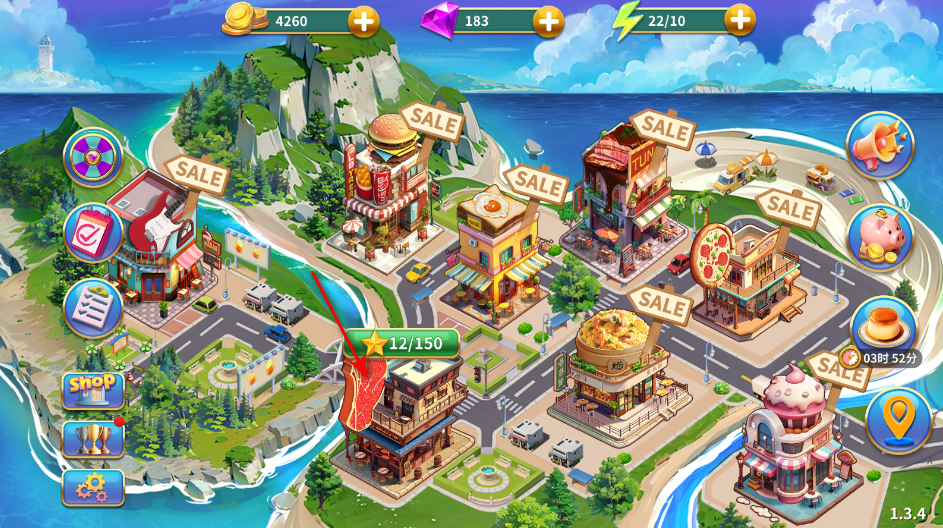The width and height of the screenshot is (943, 528).
Task: Open the Shop
Action: pos(93,389)
